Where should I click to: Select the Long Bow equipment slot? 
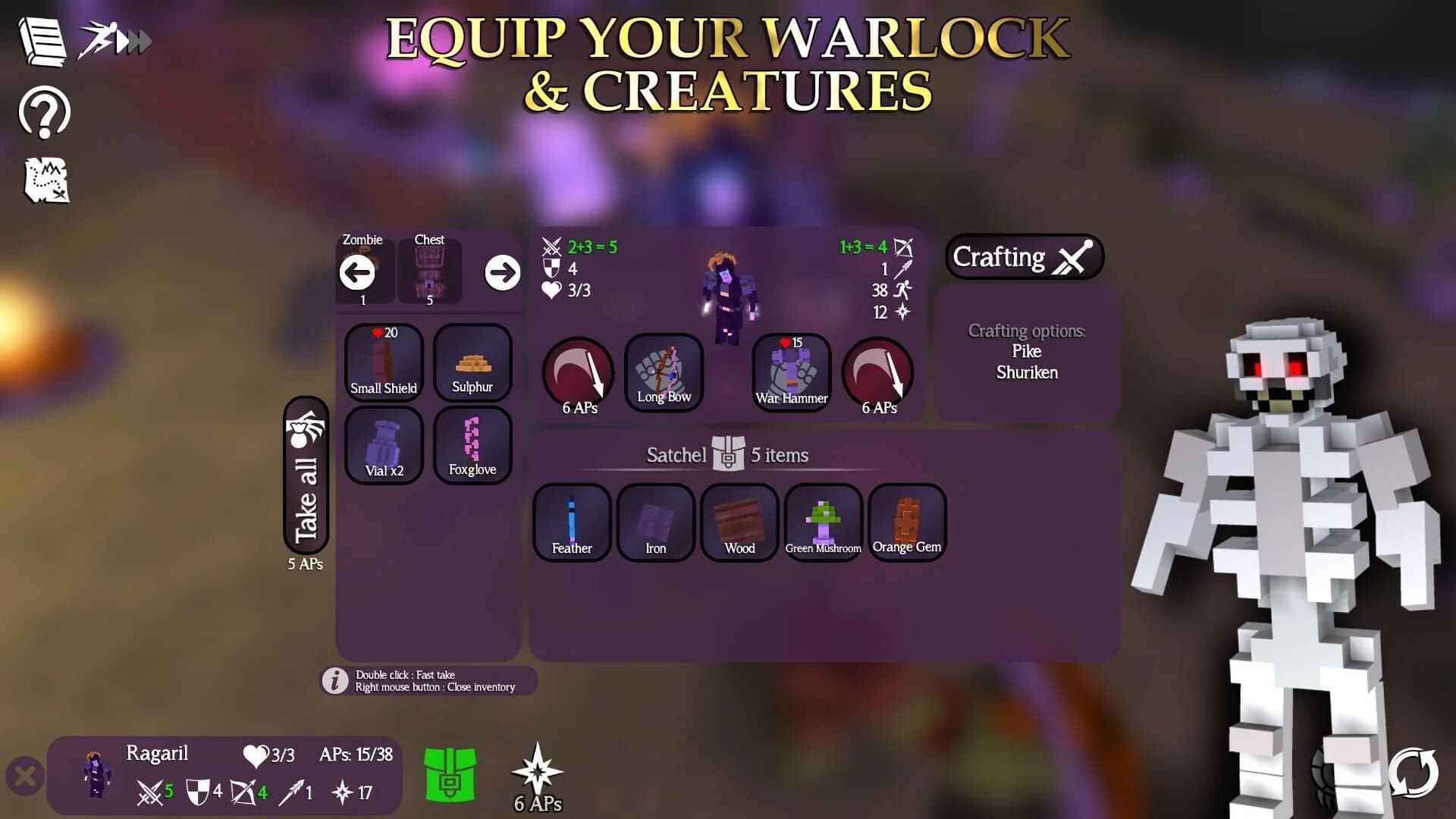pos(664,373)
